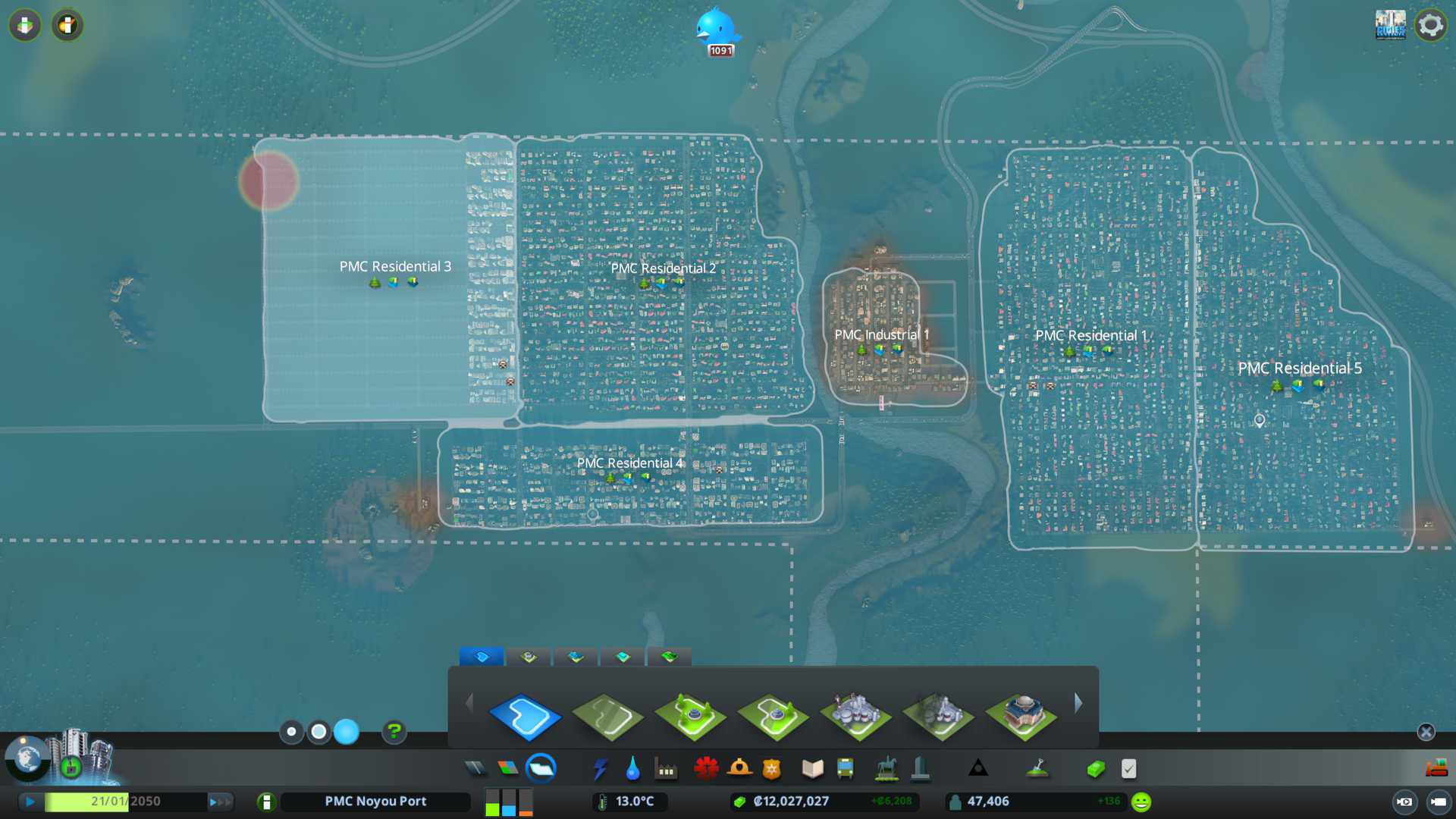The image size is (1456, 819).
Task: Open the police badge menu
Action: pos(772,769)
